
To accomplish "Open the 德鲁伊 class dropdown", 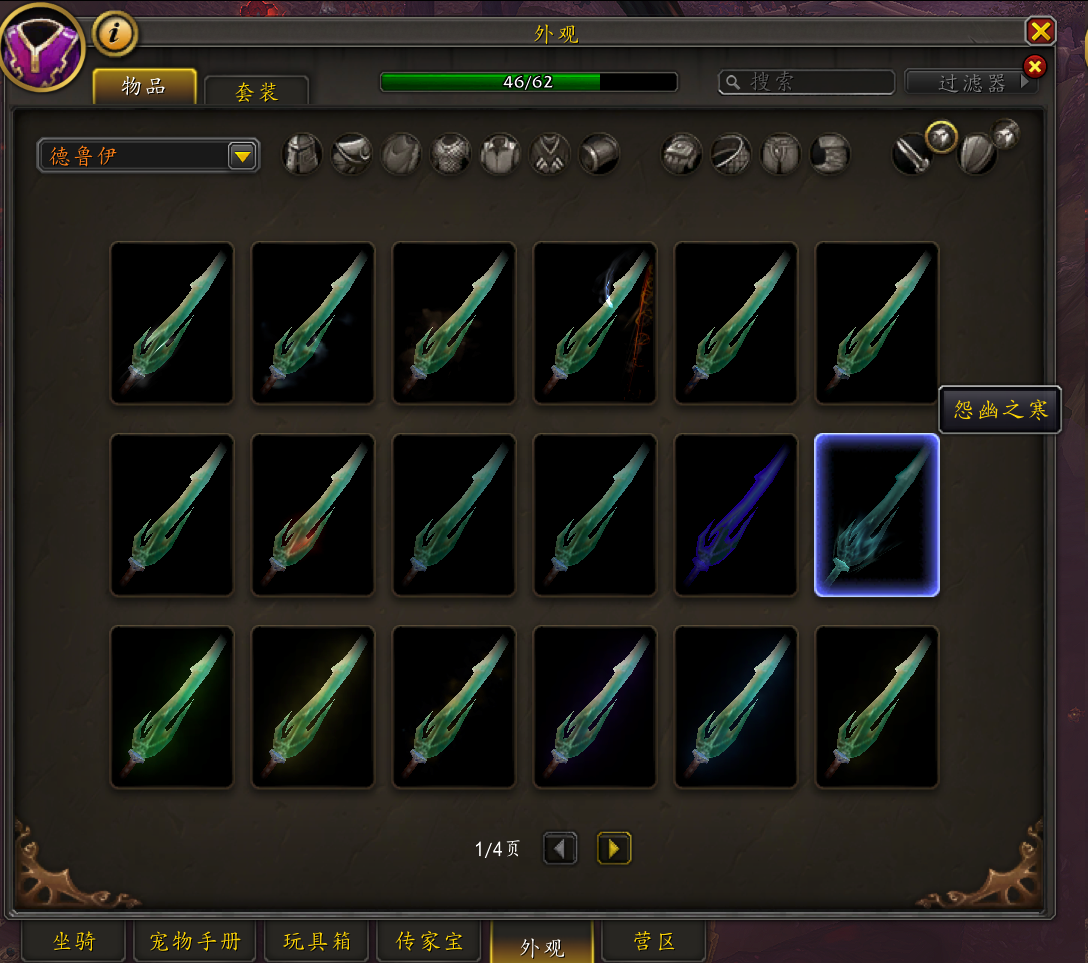I will [x=148, y=156].
